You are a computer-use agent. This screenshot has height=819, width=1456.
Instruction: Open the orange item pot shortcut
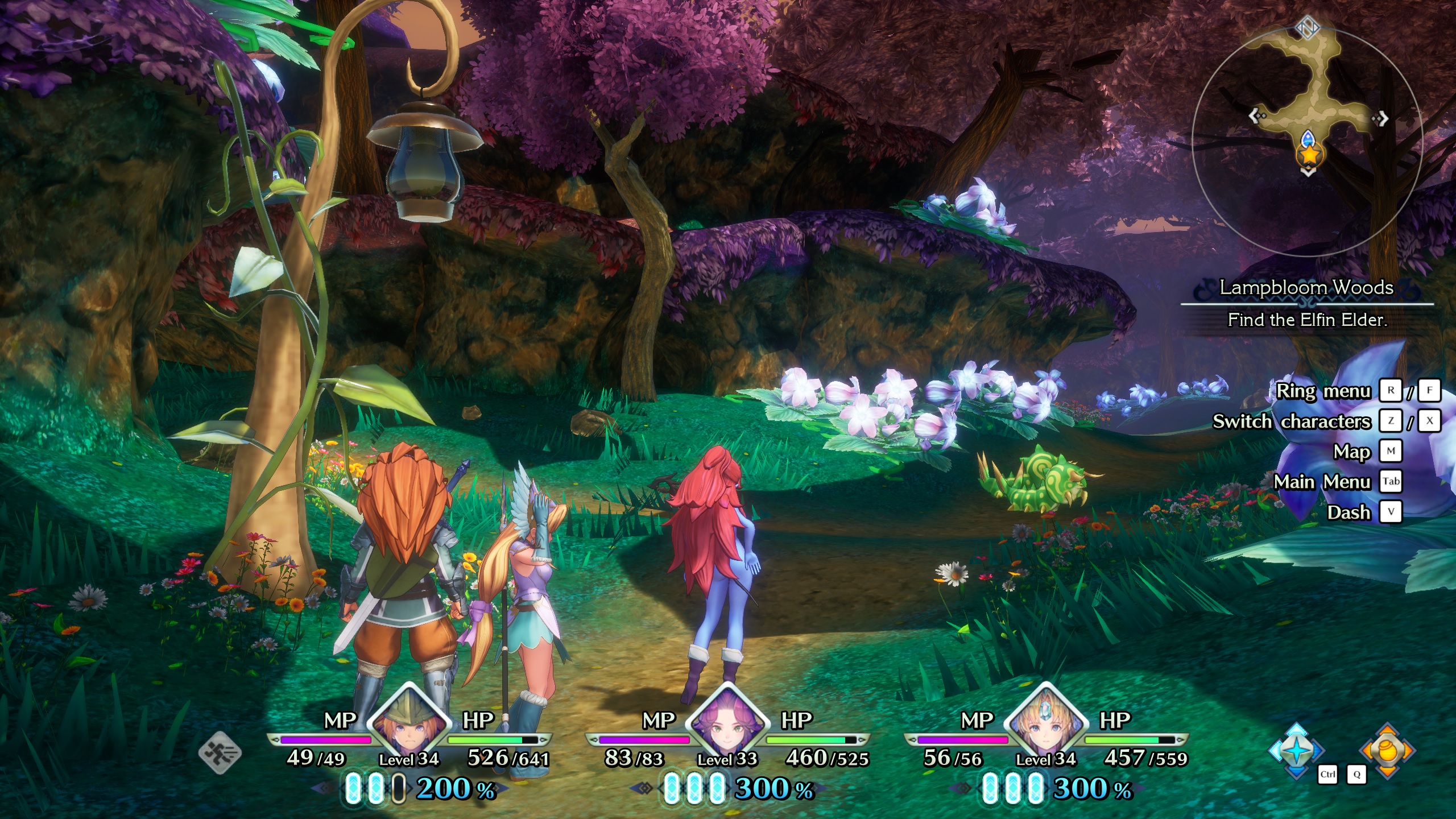[x=1387, y=751]
